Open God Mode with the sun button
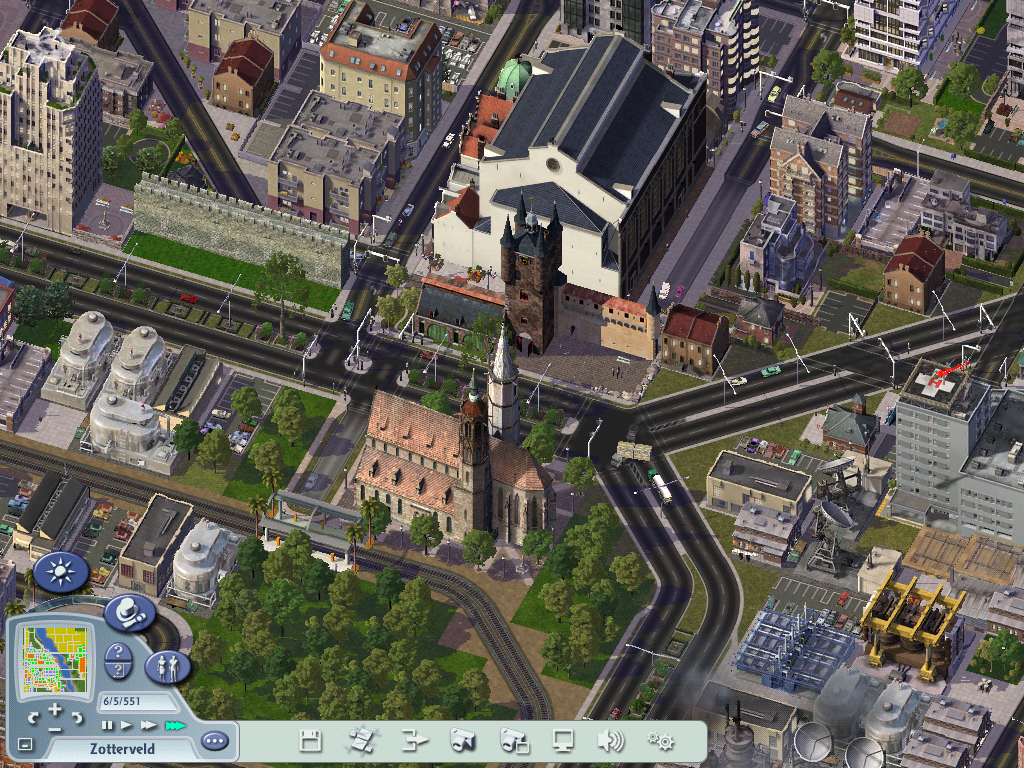Image resolution: width=1024 pixels, height=768 pixels. click(x=61, y=573)
